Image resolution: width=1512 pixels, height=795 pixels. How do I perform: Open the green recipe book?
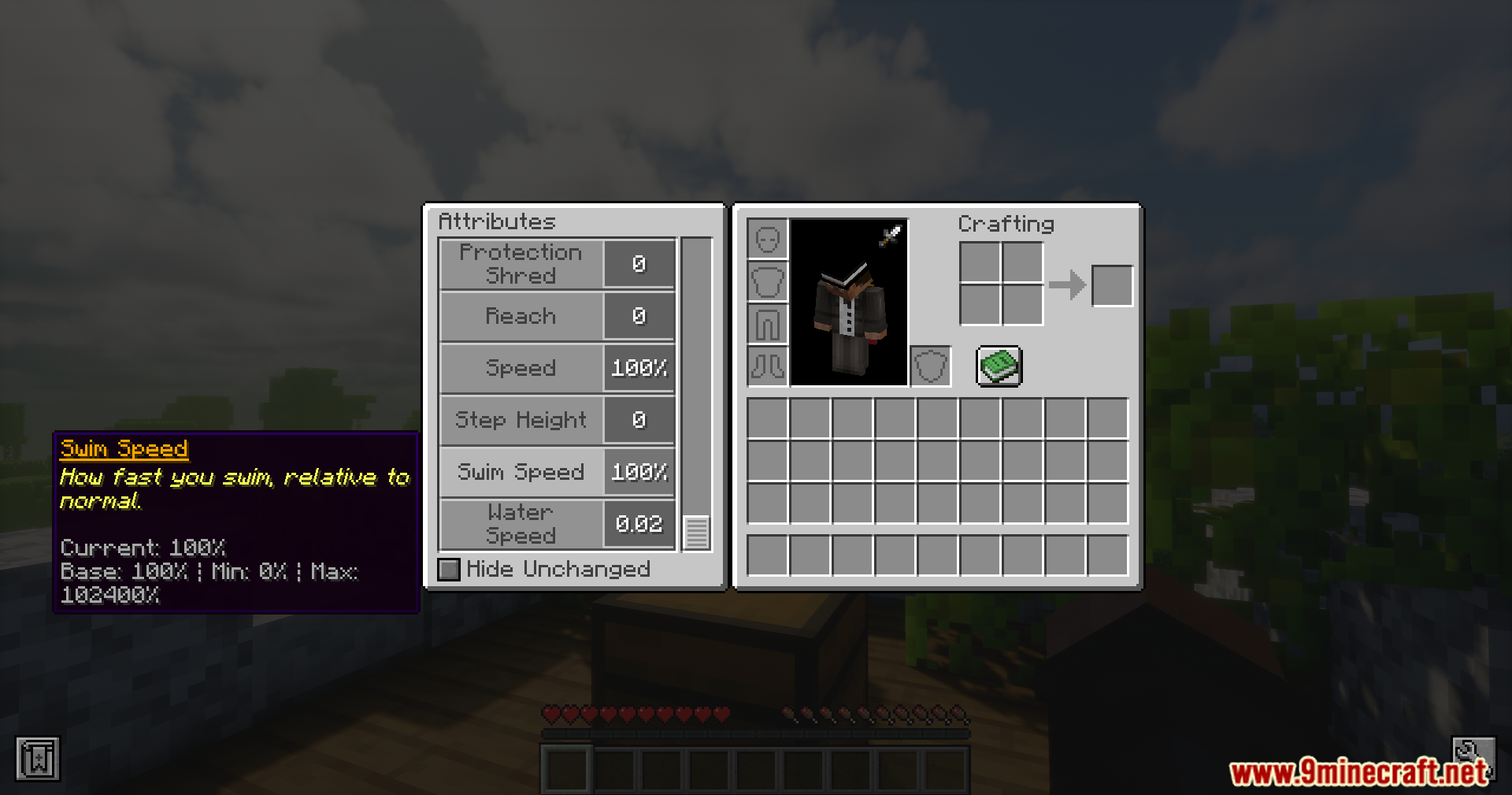(x=999, y=366)
